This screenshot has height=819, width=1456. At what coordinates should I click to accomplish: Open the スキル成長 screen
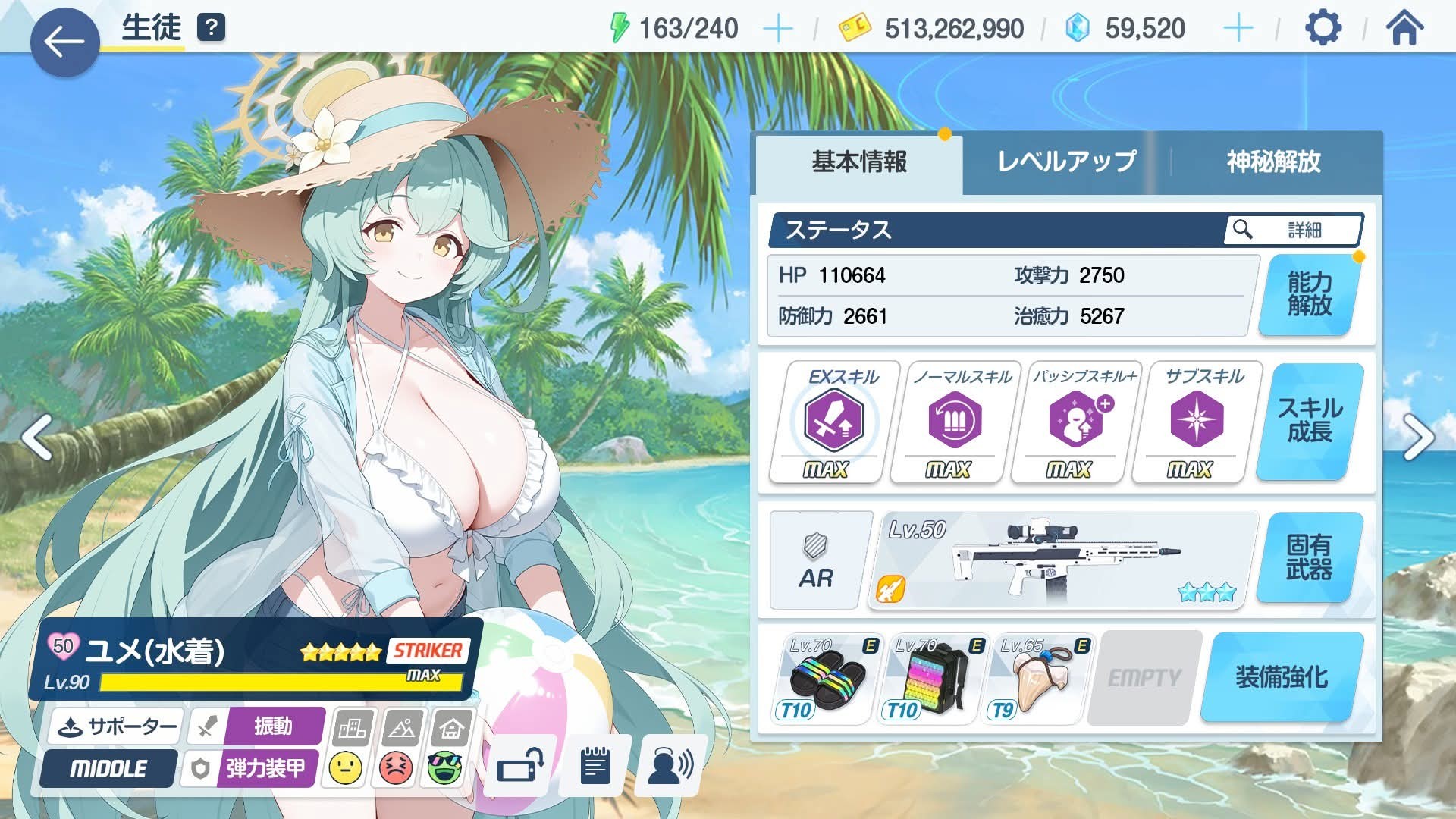point(1310,421)
